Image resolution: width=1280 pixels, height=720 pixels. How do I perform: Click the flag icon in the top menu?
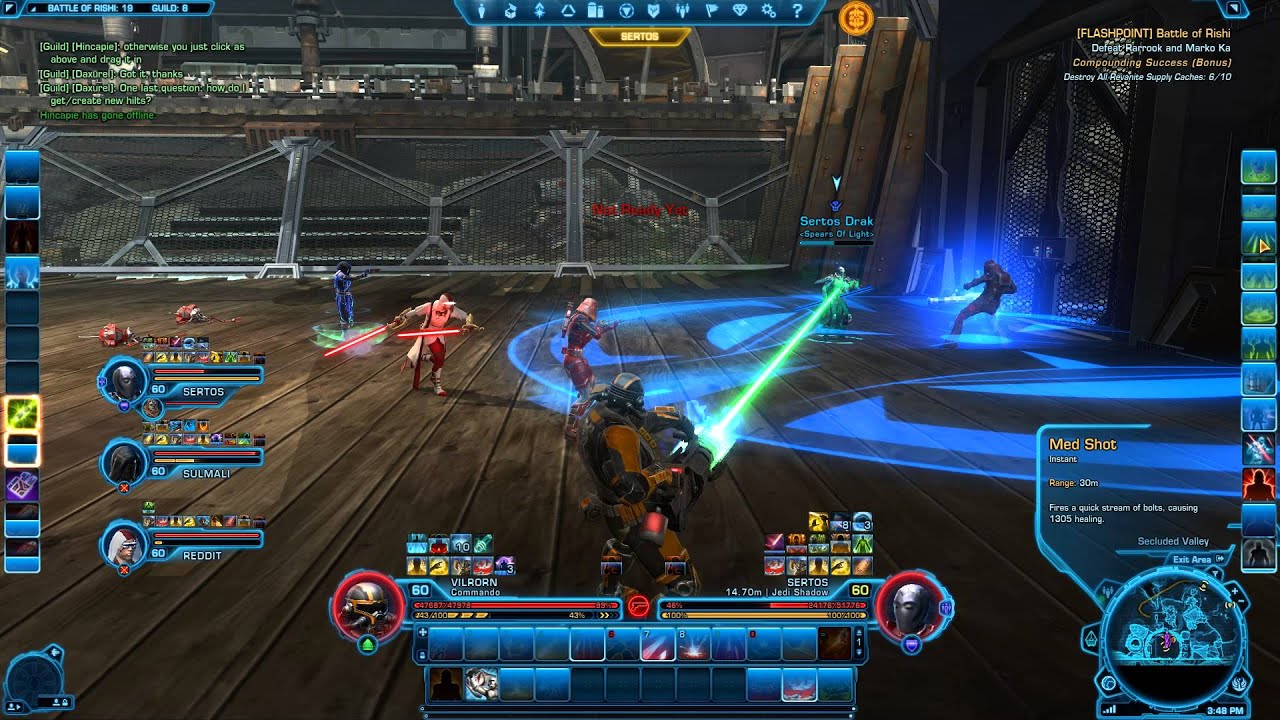(711, 11)
